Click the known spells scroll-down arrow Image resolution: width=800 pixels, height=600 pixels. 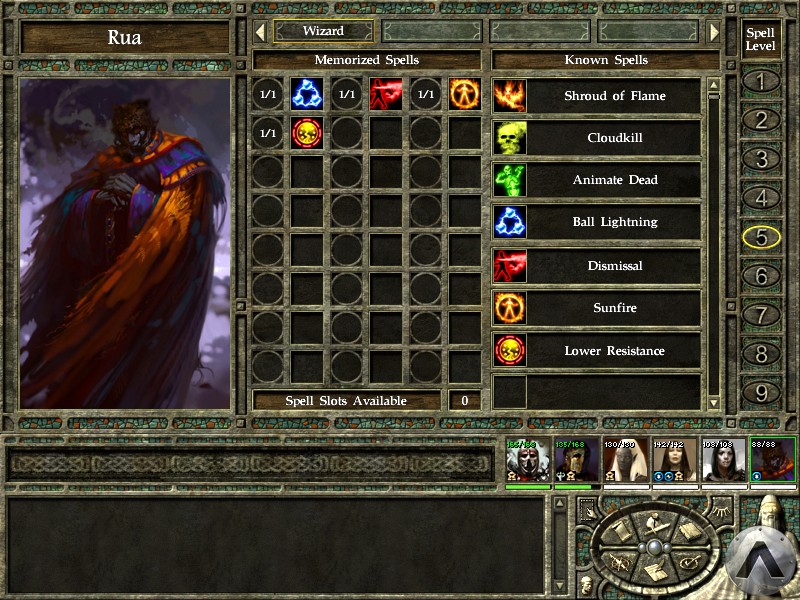coord(714,402)
